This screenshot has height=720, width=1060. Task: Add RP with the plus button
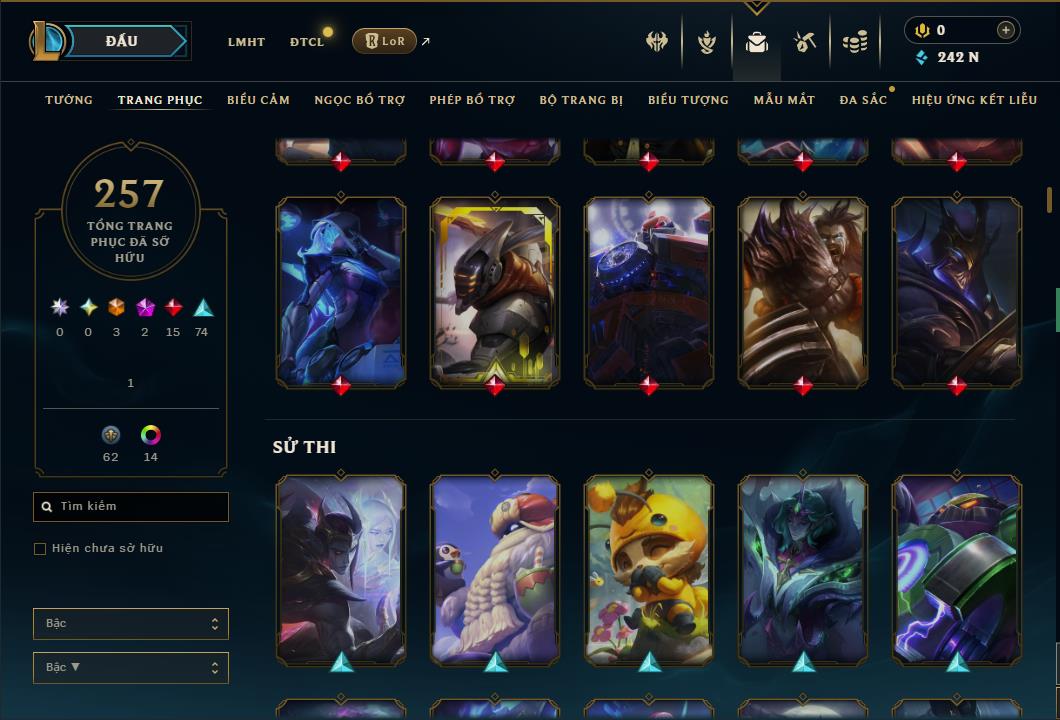(1005, 30)
